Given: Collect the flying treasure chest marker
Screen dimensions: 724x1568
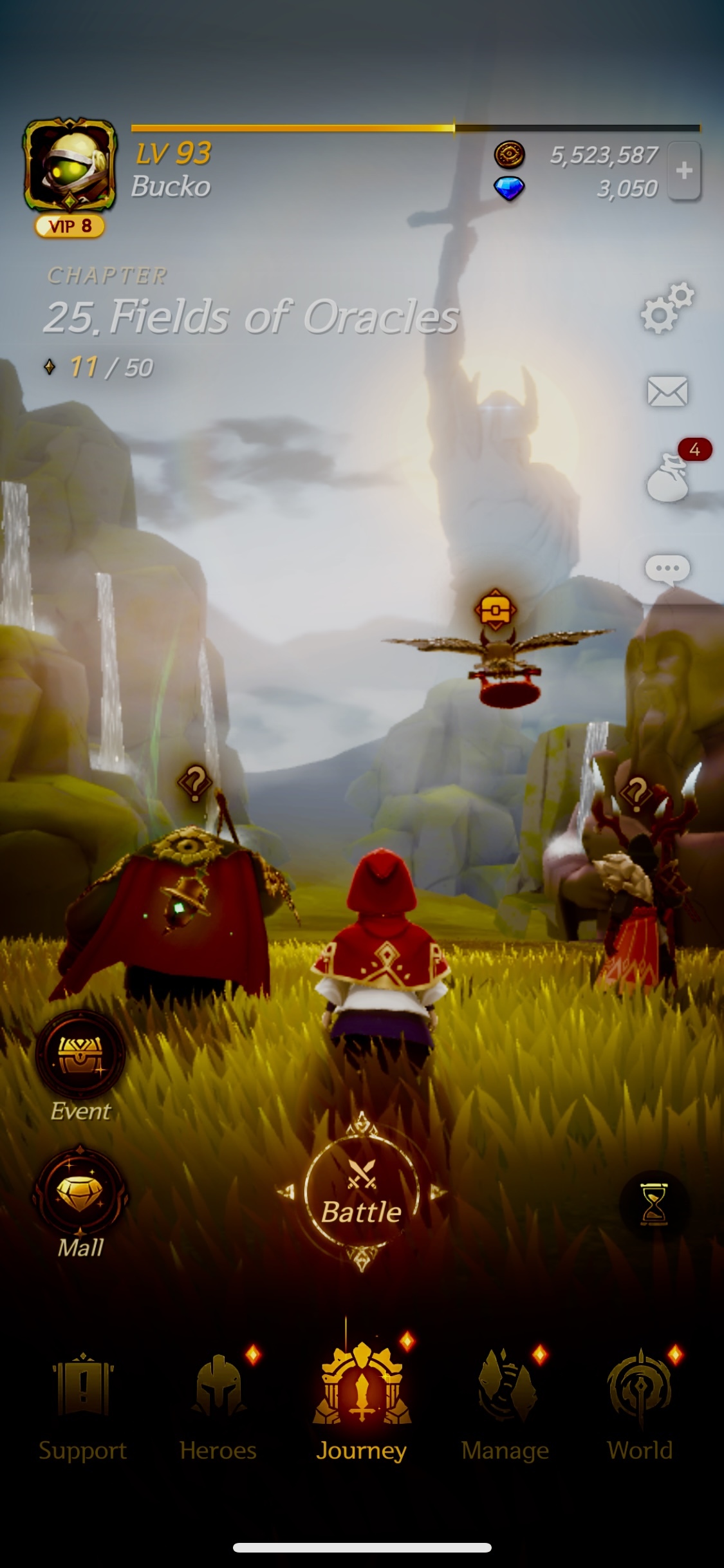Looking at the screenshot, I should pyautogui.click(x=494, y=609).
